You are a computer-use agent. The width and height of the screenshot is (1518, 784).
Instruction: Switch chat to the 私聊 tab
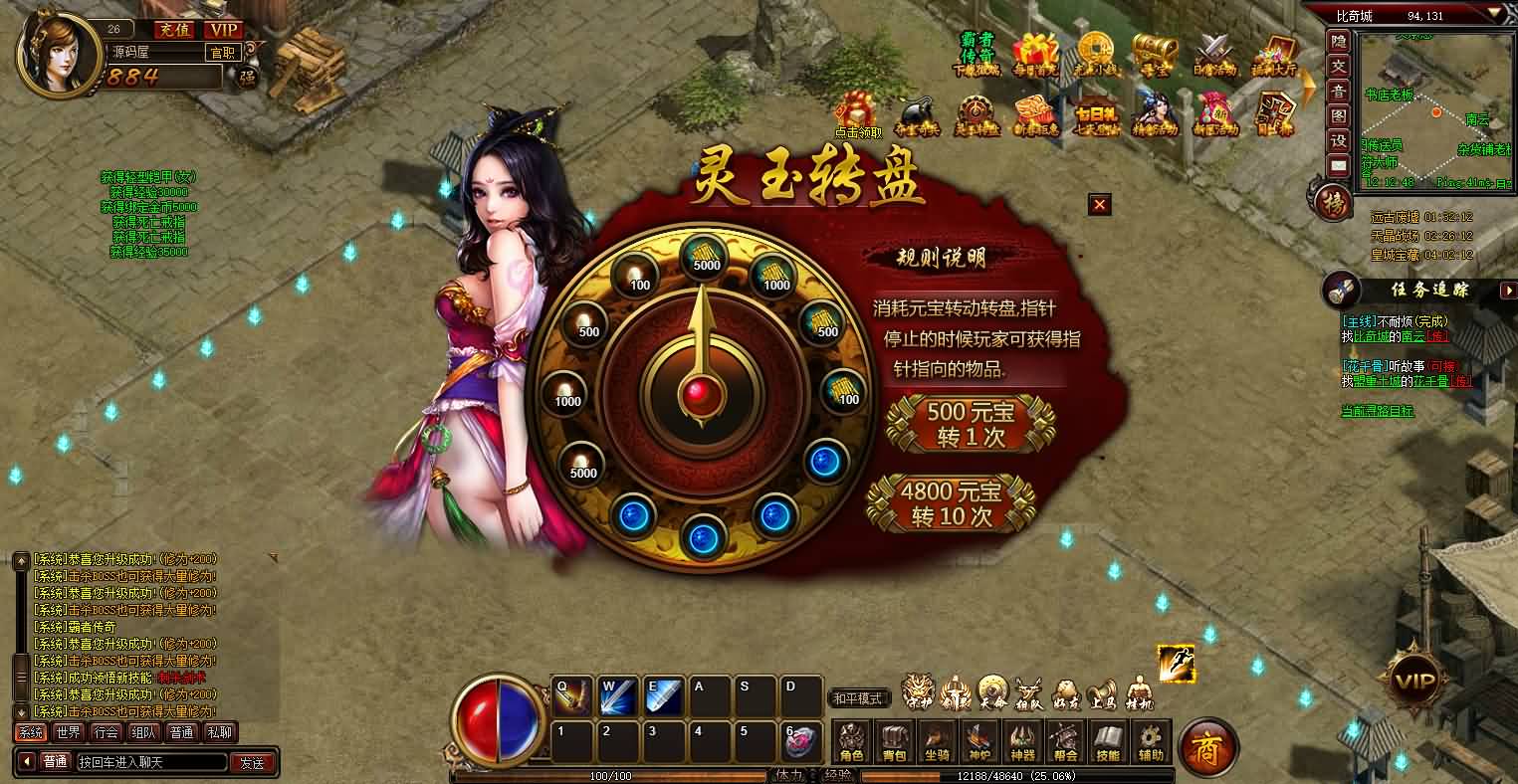coord(219,732)
